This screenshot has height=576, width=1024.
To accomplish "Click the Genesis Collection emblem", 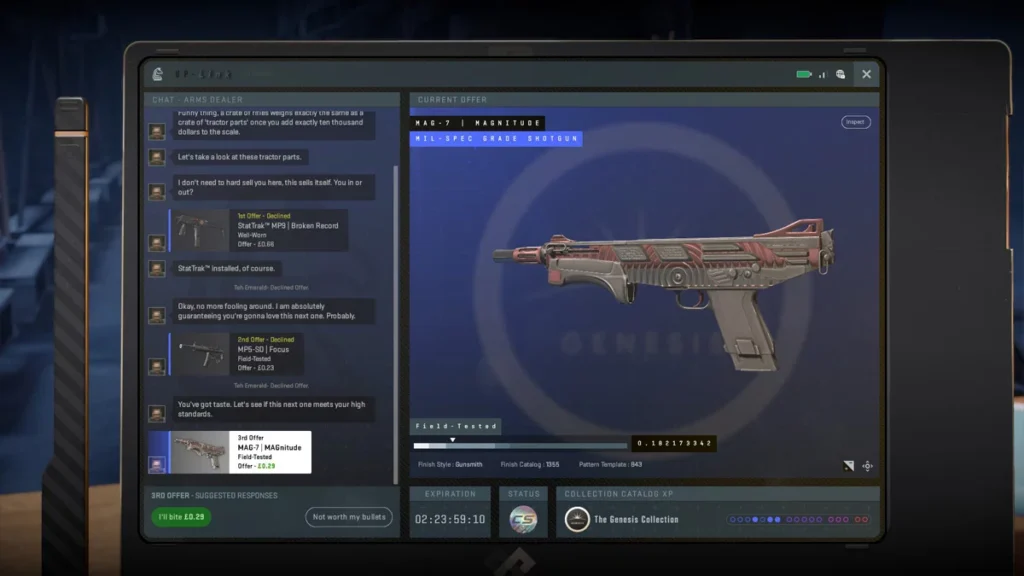I will (577, 519).
